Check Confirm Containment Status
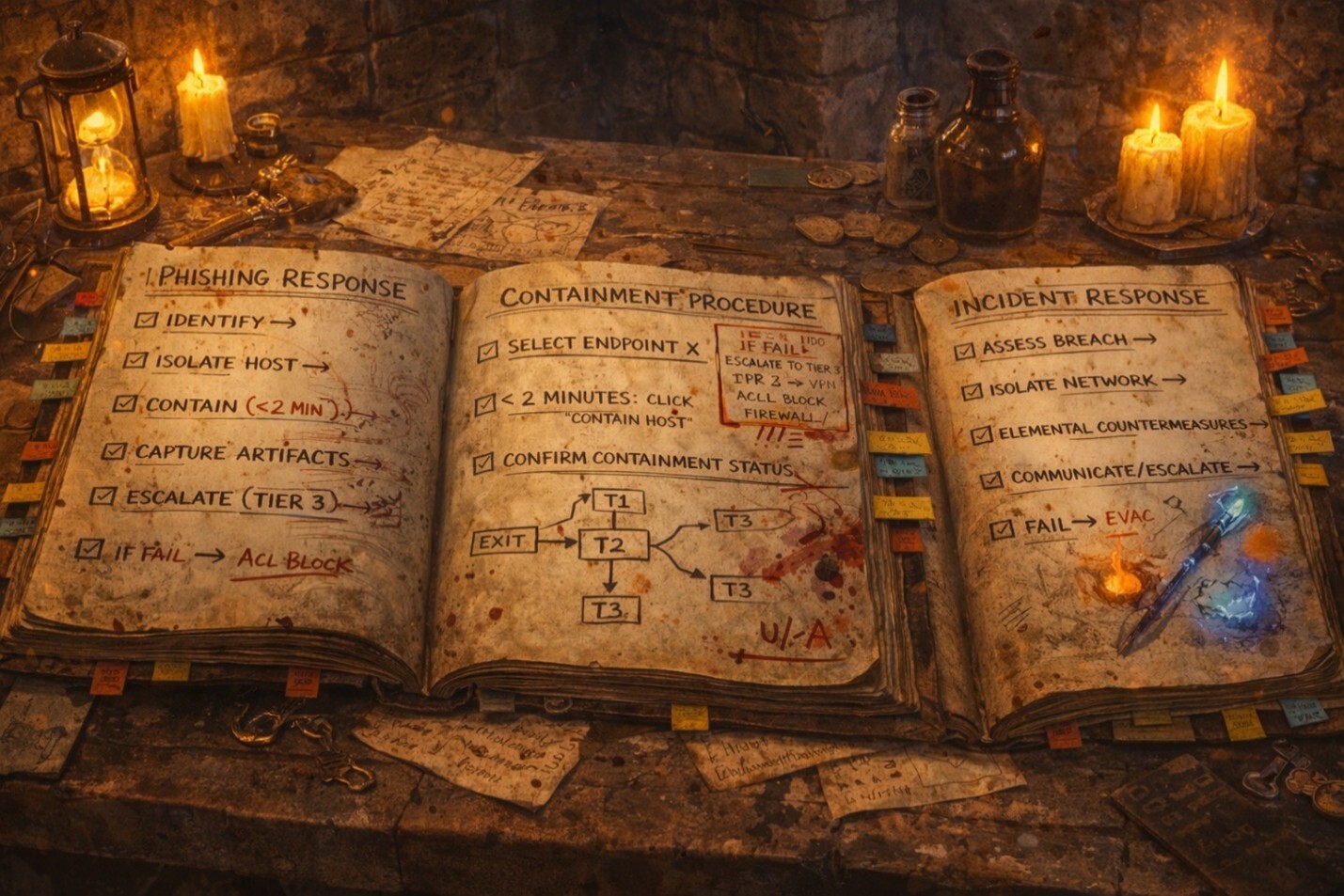Image resolution: width=1344 pixels, height=896 pixels. [483, 463]
